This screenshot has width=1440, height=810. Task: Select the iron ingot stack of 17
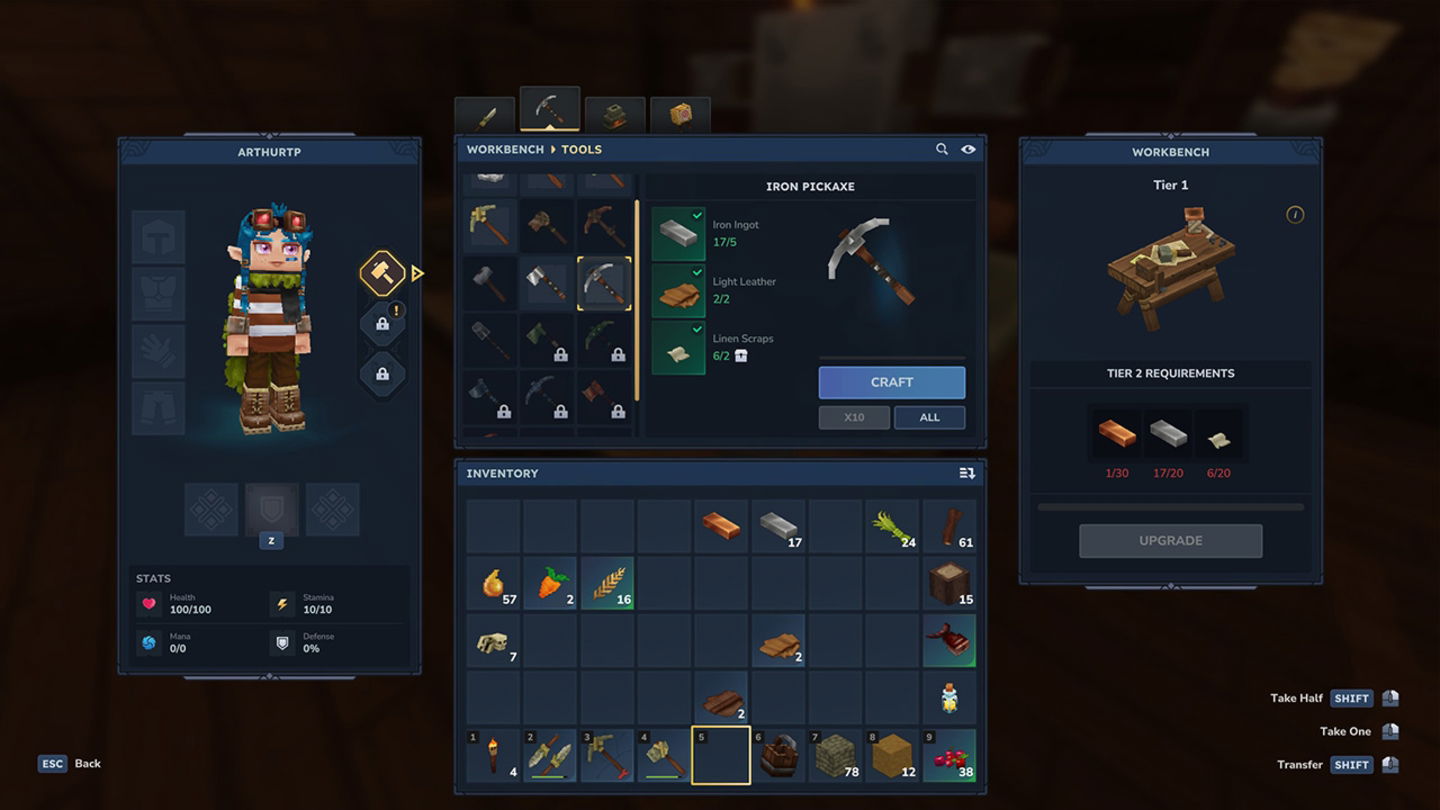pos(778,527)
